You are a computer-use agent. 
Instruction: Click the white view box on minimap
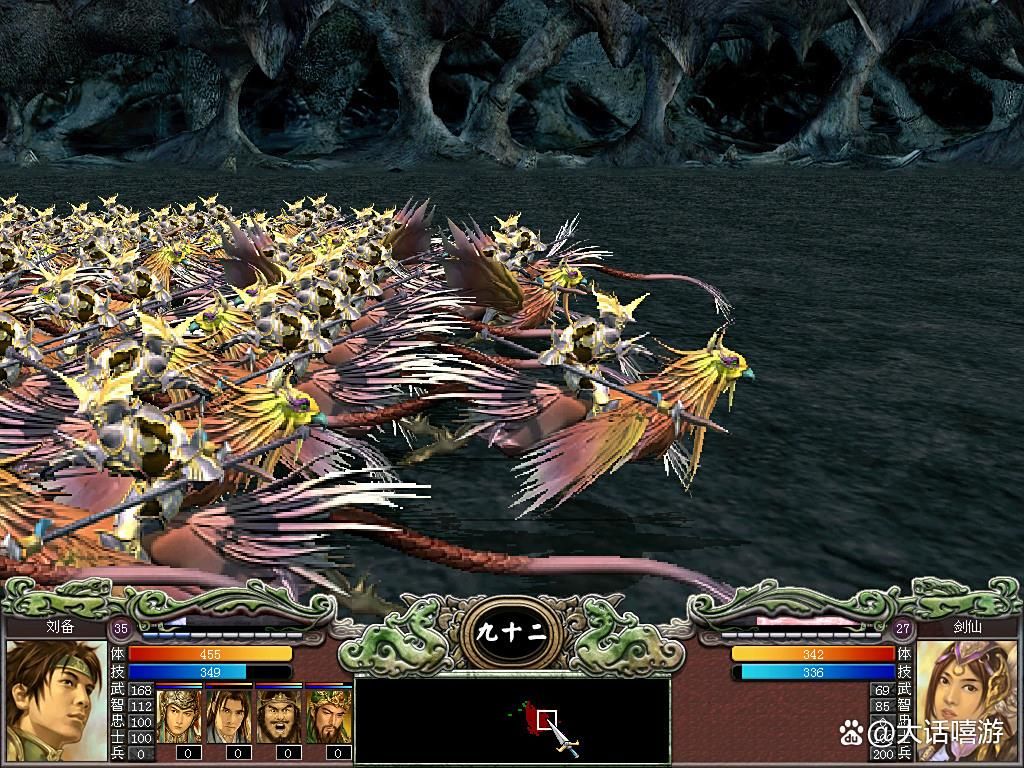(546, 718)
